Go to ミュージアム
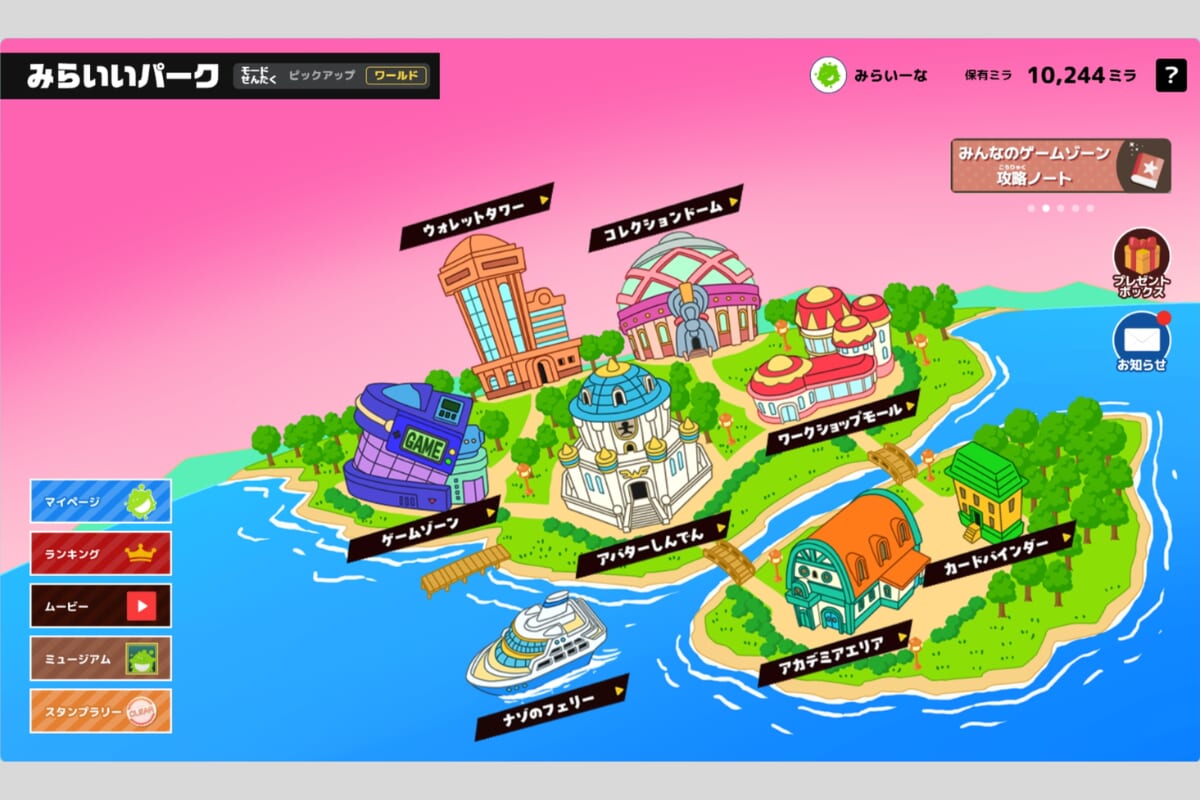Viewport: 1200px width, 800px height. point(100,658)
